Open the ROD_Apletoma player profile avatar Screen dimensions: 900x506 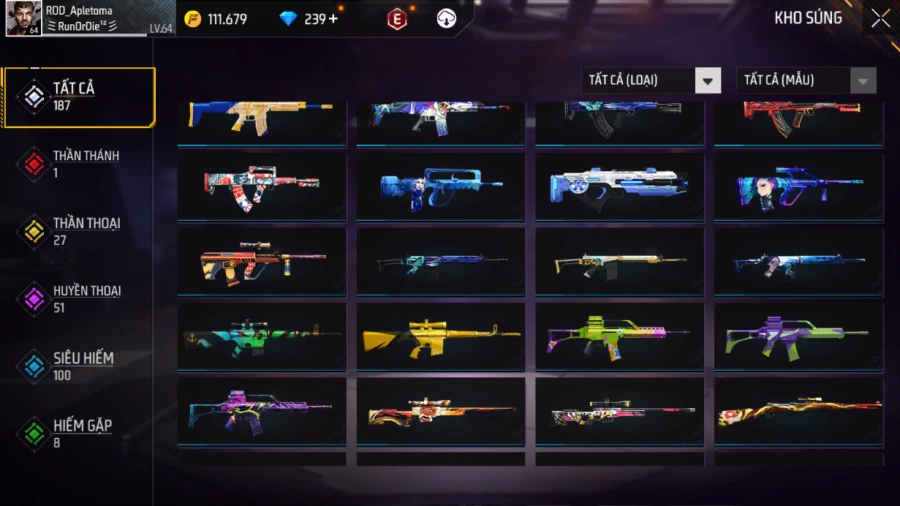23,19
